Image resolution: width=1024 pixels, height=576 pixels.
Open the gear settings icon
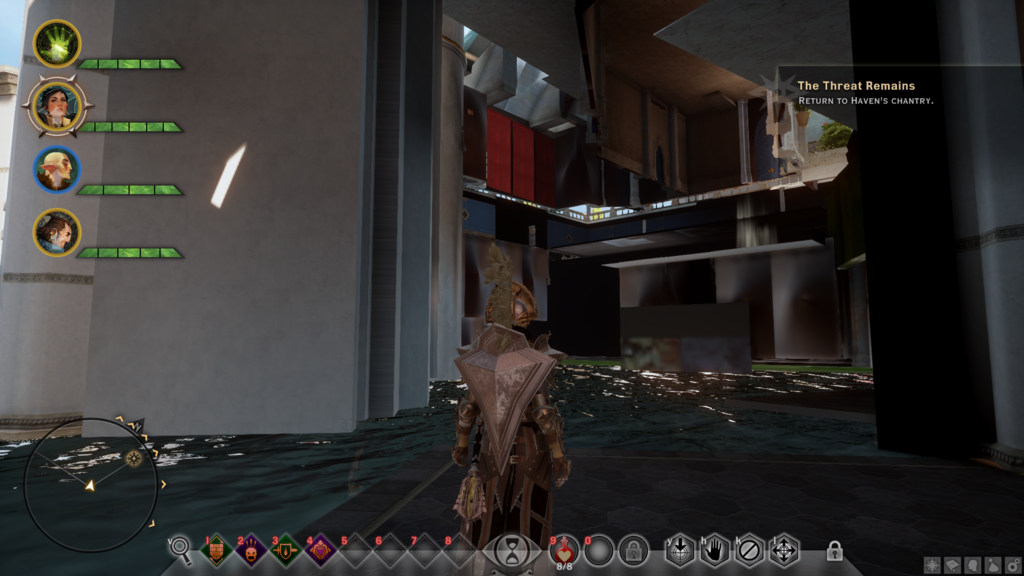[1012, 565]
